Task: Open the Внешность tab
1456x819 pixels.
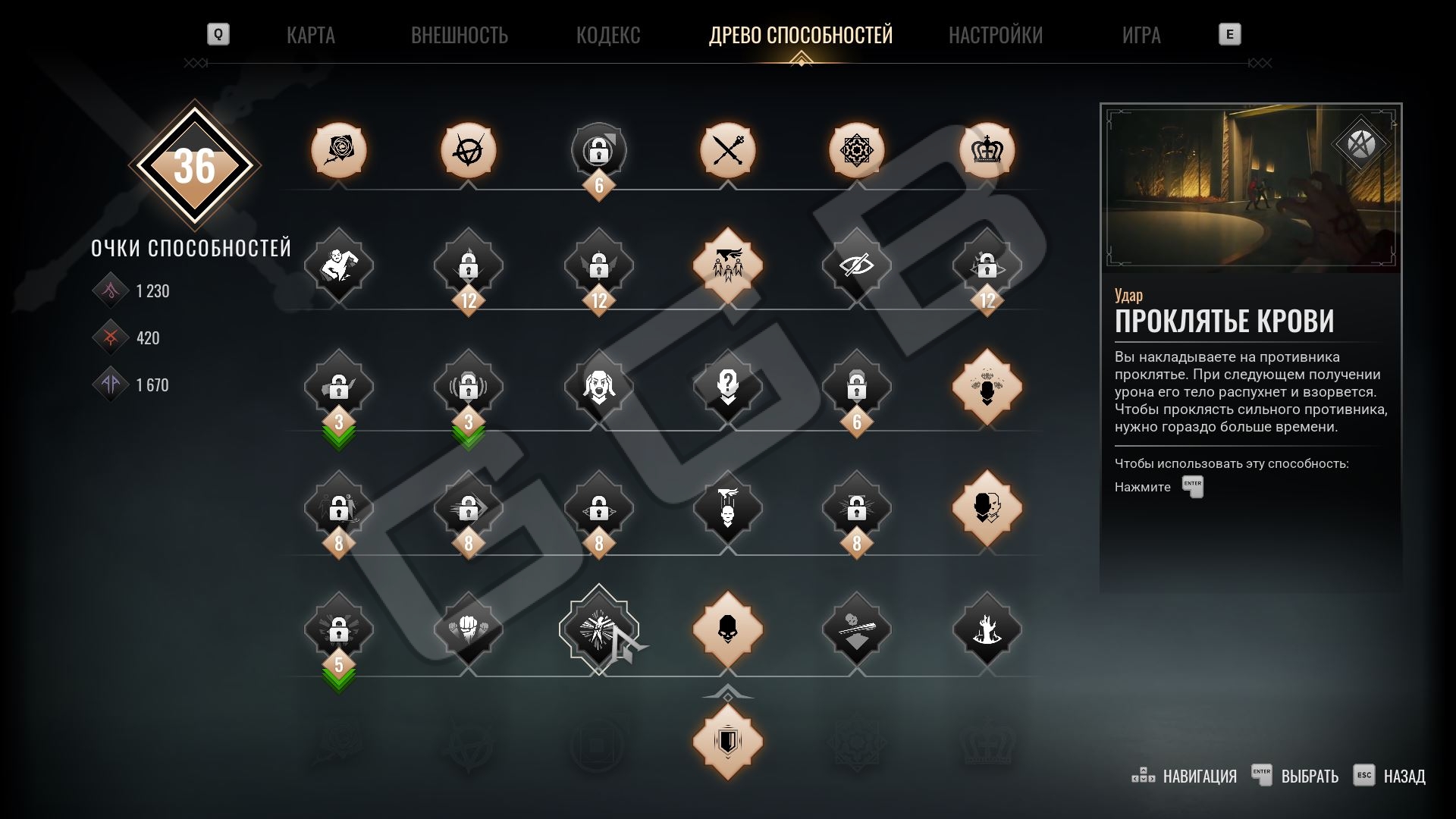Action: [459, 35]
